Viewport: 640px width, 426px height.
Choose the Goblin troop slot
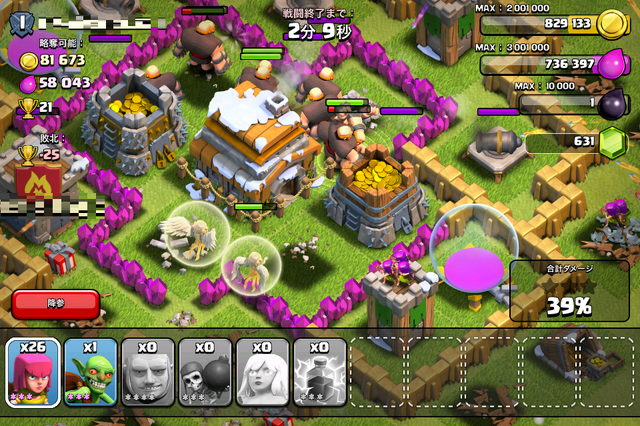(91, 371)
